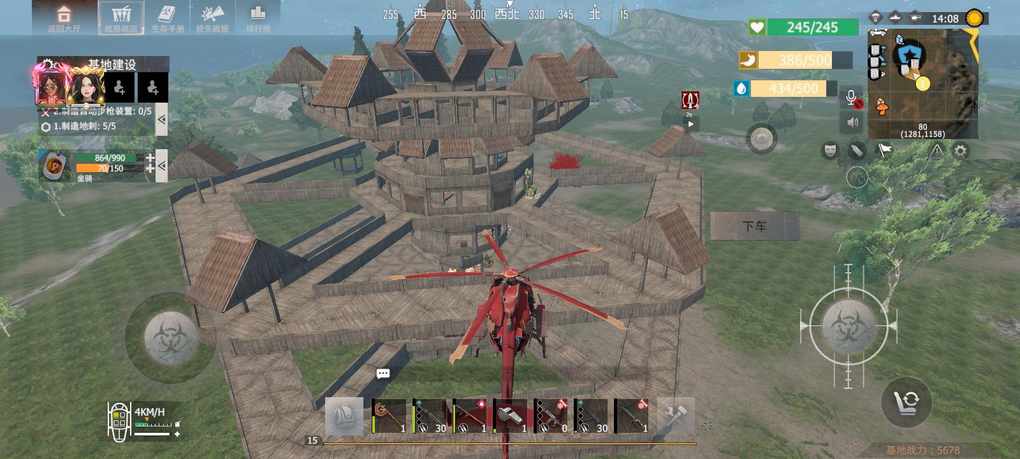Tap the mask emote icon
The image size is (1020, 459).
829,151
